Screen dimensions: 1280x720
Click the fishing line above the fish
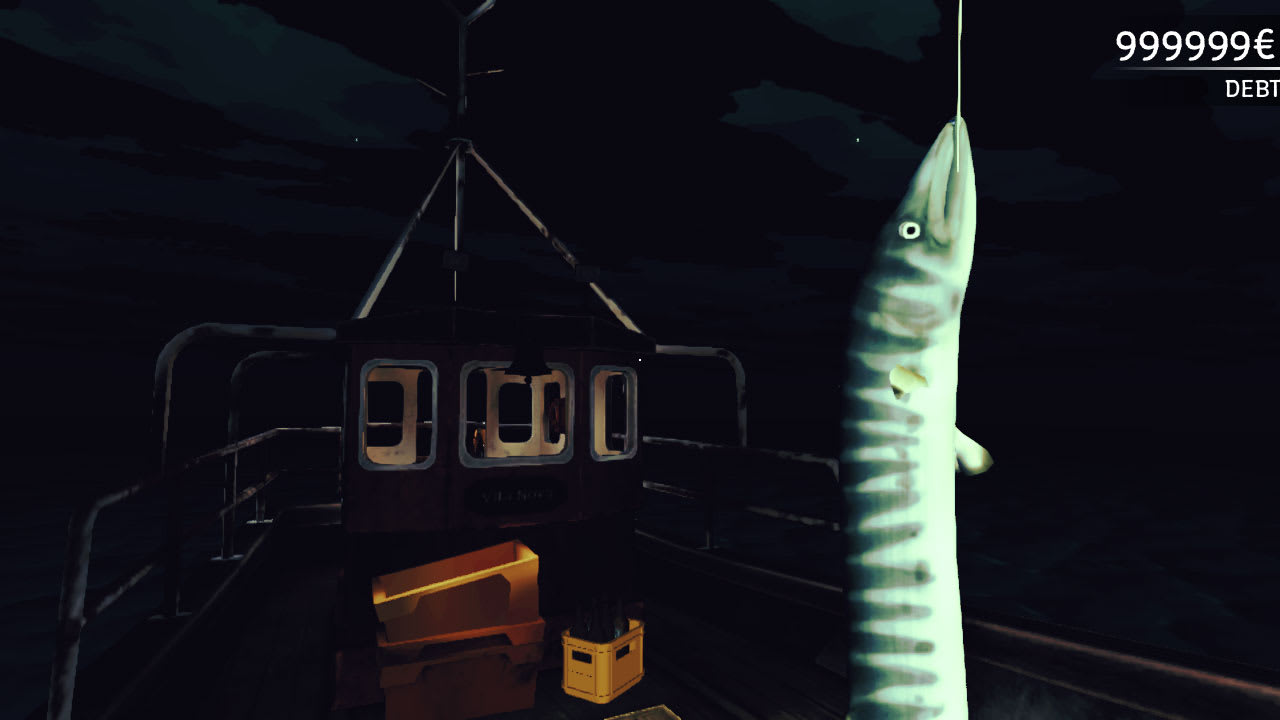[x=959, y=60]
